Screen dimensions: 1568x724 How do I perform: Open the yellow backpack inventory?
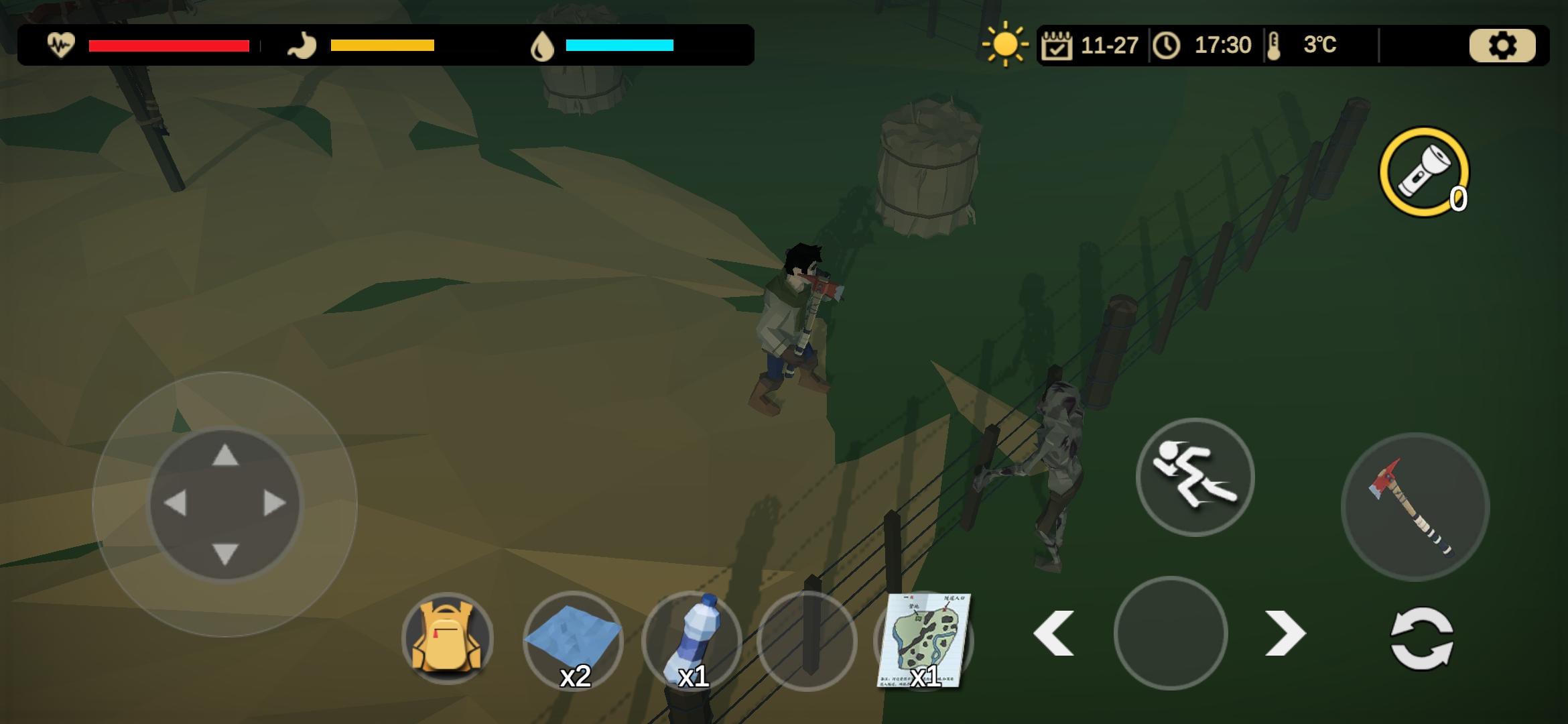point(447,638)
